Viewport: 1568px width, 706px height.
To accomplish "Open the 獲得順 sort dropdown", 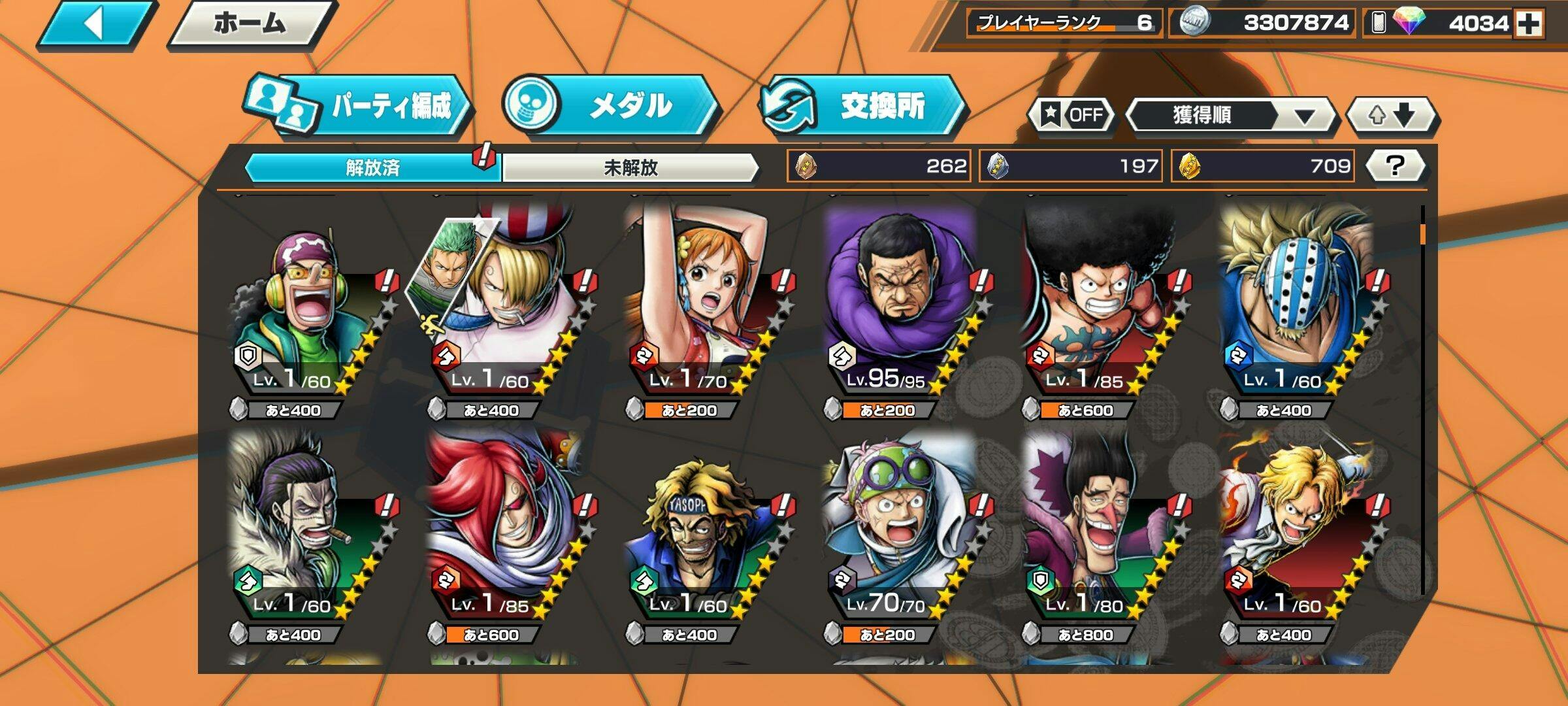I will 1232,116.
